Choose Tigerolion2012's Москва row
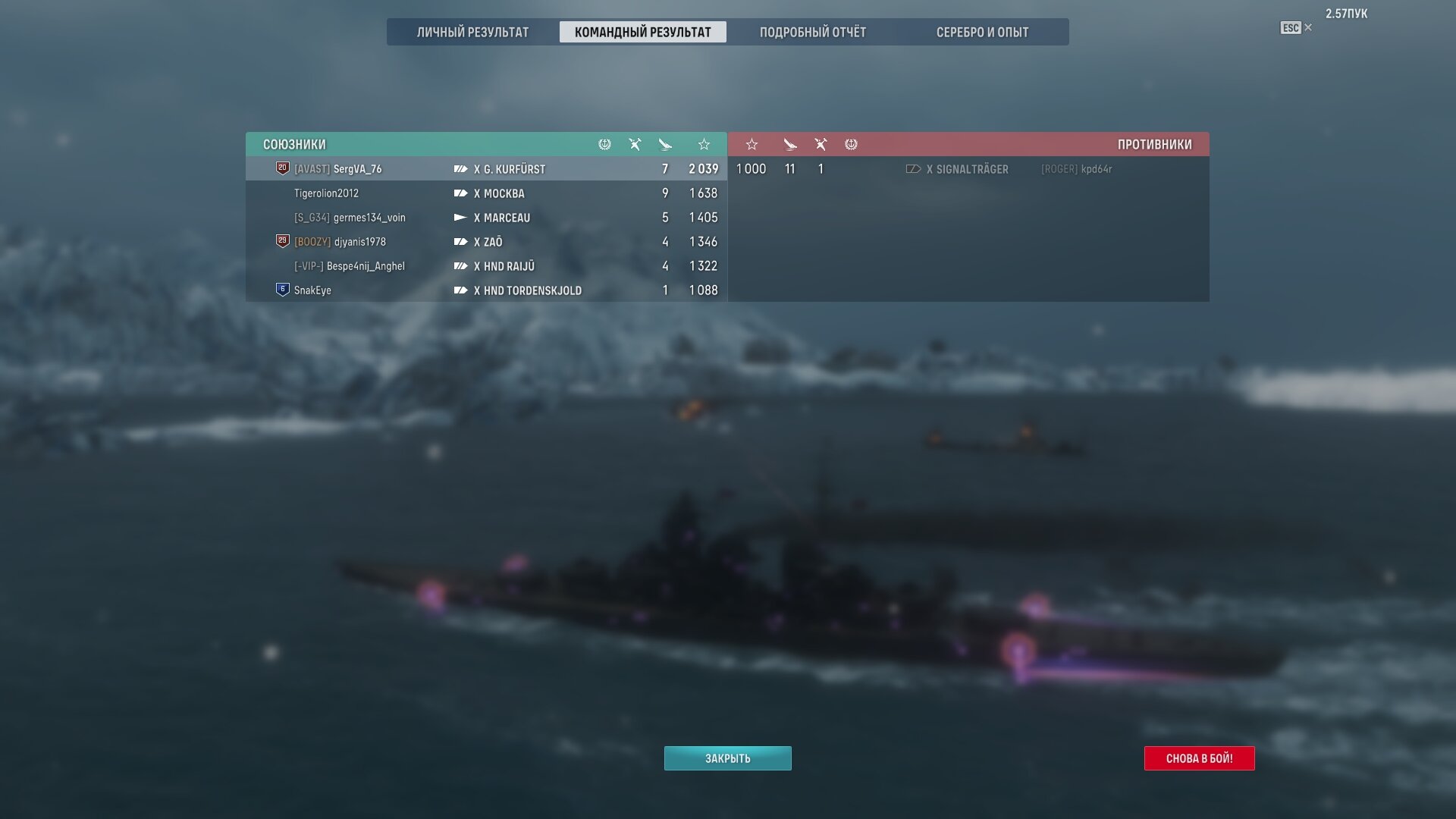Screen dimensions: 1456x819 click(486, 193)
